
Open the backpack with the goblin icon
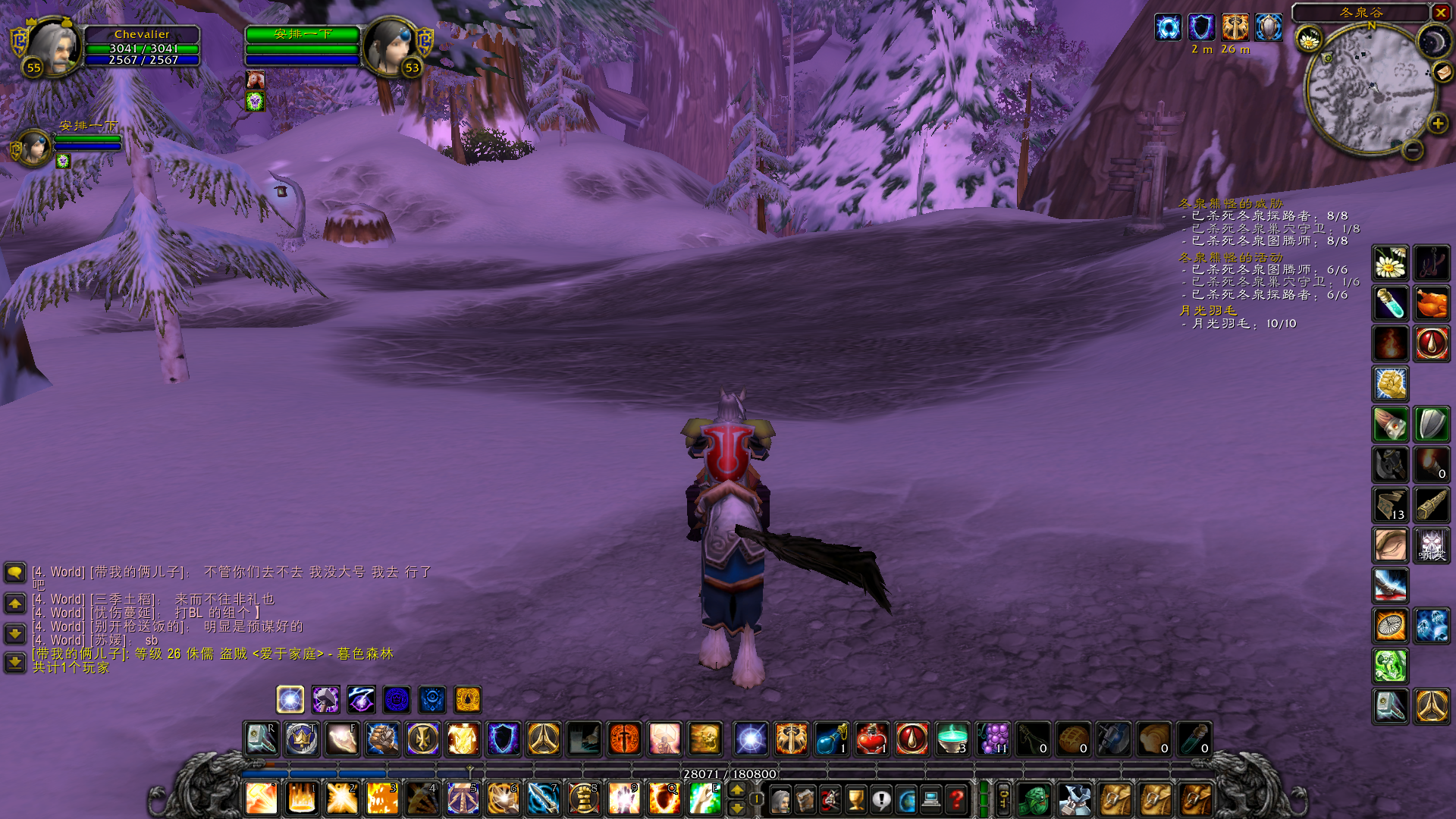click(x=1034, y=799)
